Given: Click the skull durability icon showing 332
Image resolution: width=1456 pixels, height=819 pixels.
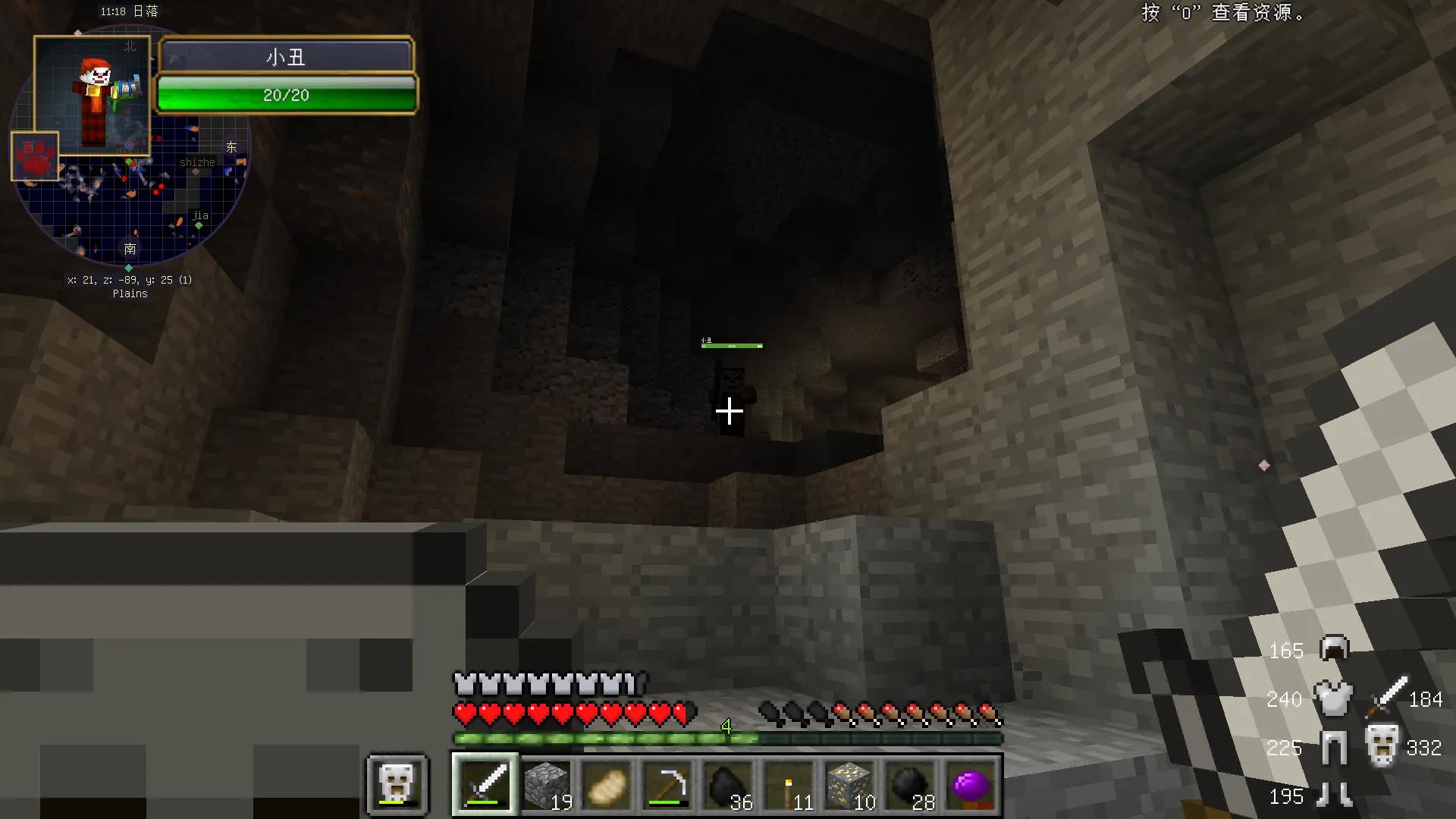Looking at the screenshot, I should (1382, 746).
